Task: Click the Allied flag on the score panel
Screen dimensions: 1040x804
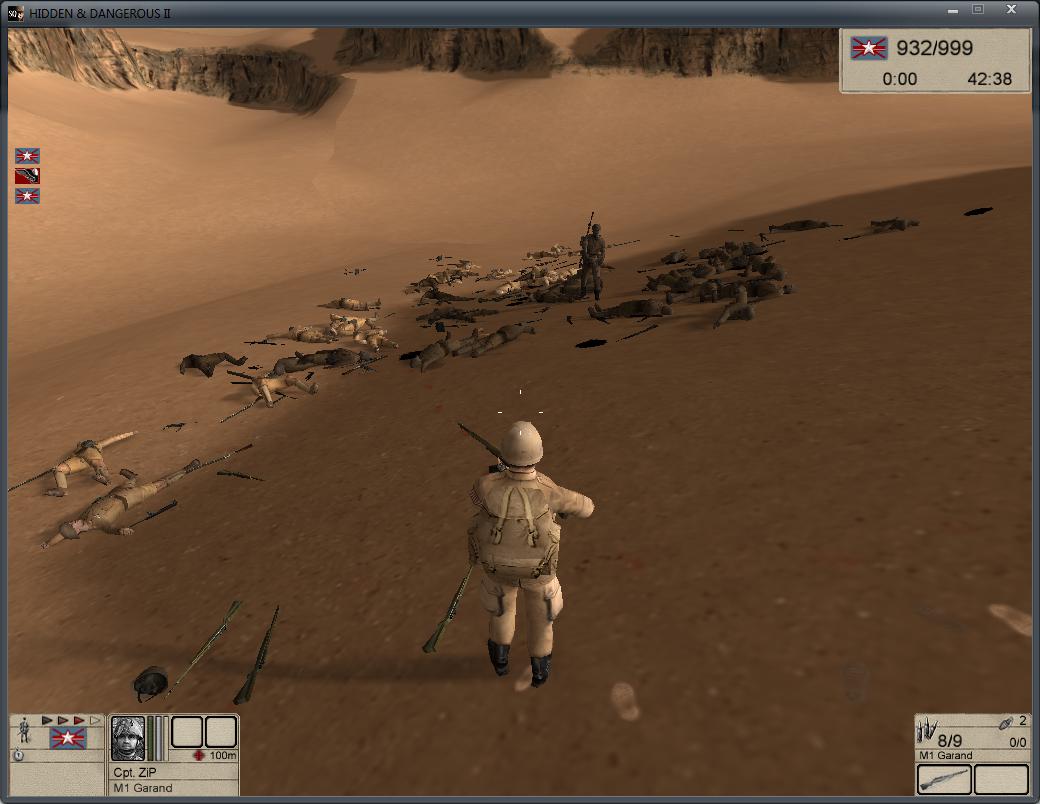Action: point(869,48)
